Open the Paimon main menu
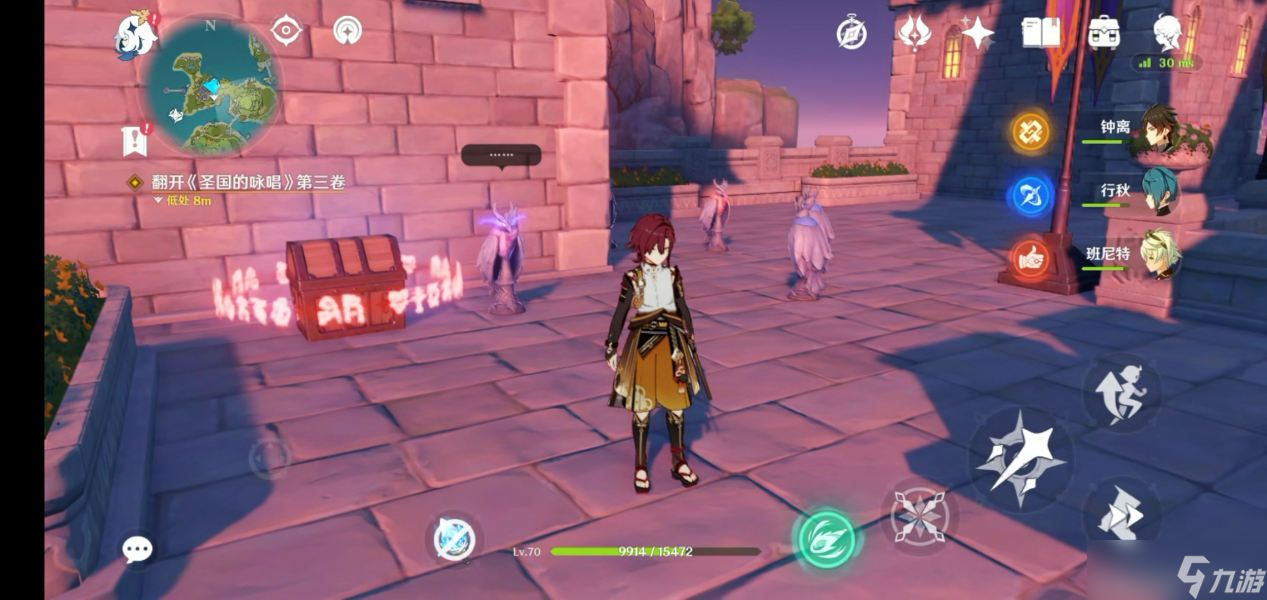Screen dimensions: 1267x600 coord(137,37)
